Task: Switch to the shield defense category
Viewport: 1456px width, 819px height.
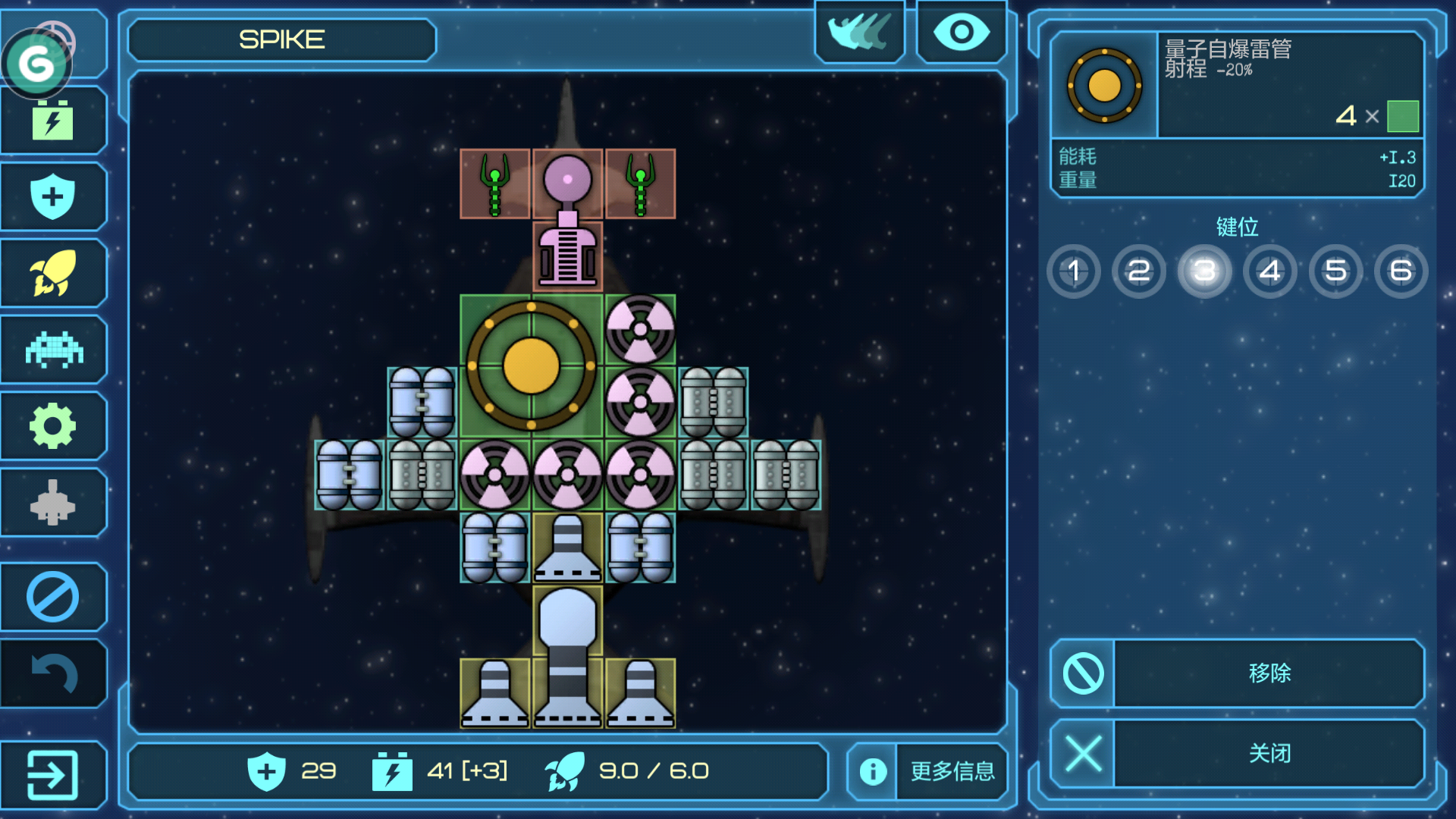Action: tap(52, 196)
